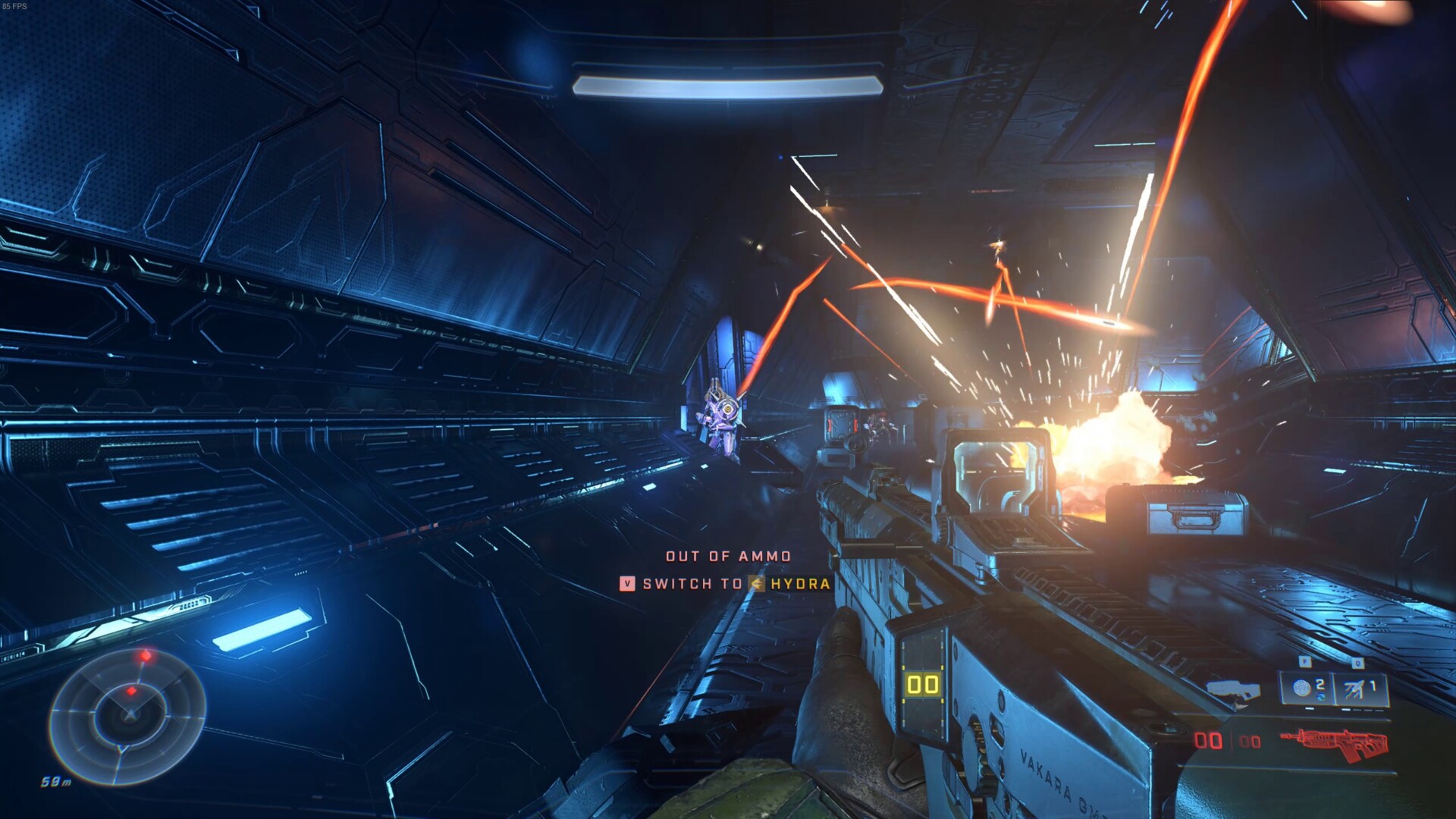
Task: Click the motion tracker radar
Action: (127, 715)
